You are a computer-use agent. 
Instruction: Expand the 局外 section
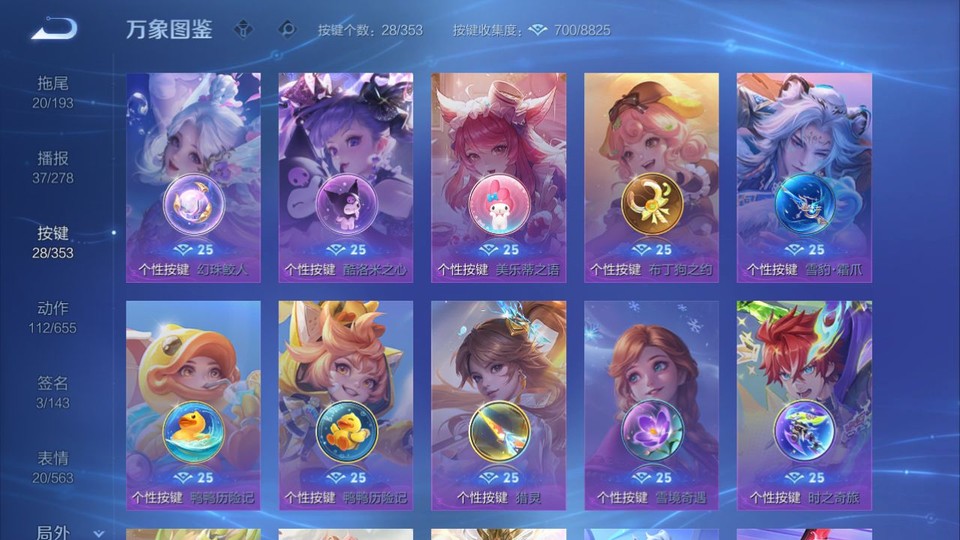point(69,532)
